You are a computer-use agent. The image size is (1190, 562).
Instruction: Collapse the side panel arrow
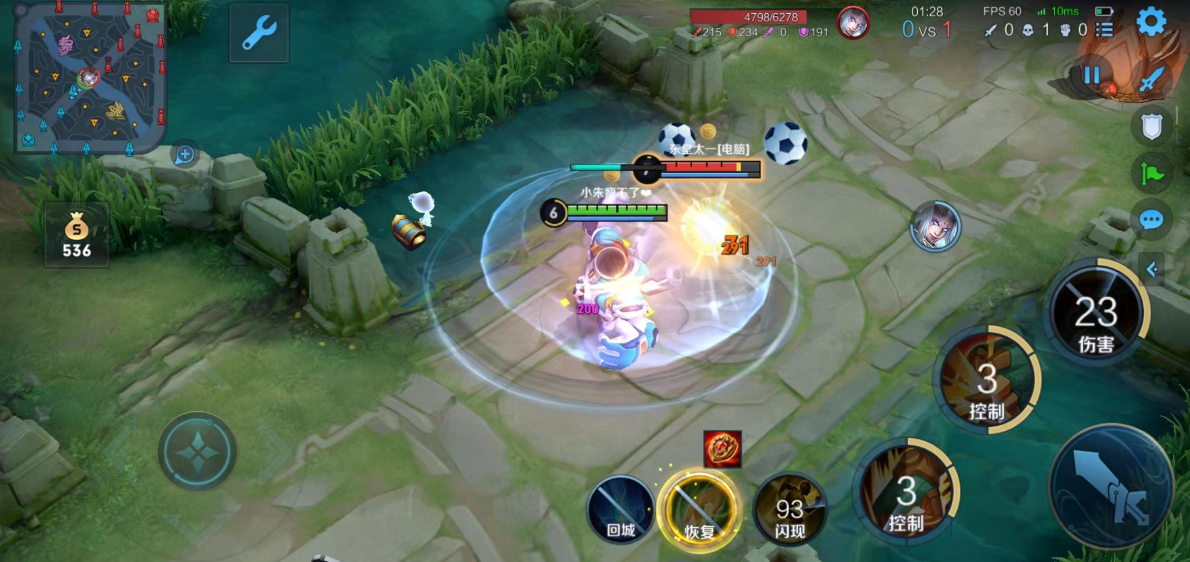[1151, 268]
